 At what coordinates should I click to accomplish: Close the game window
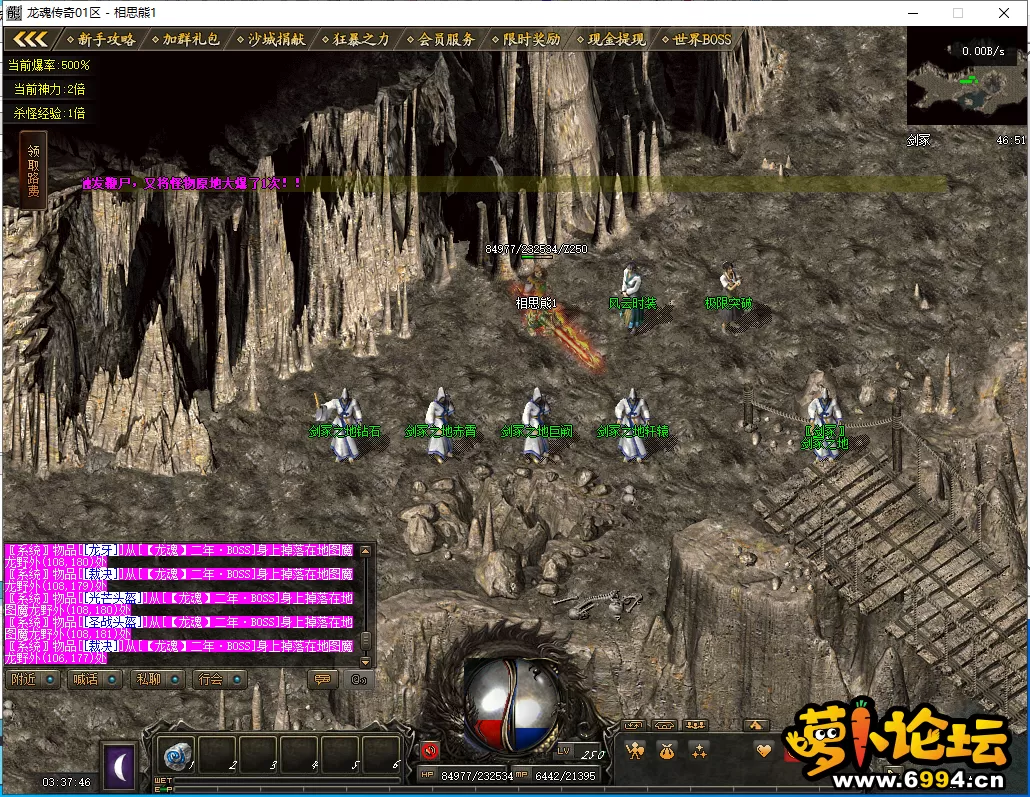pos(1003,13)
